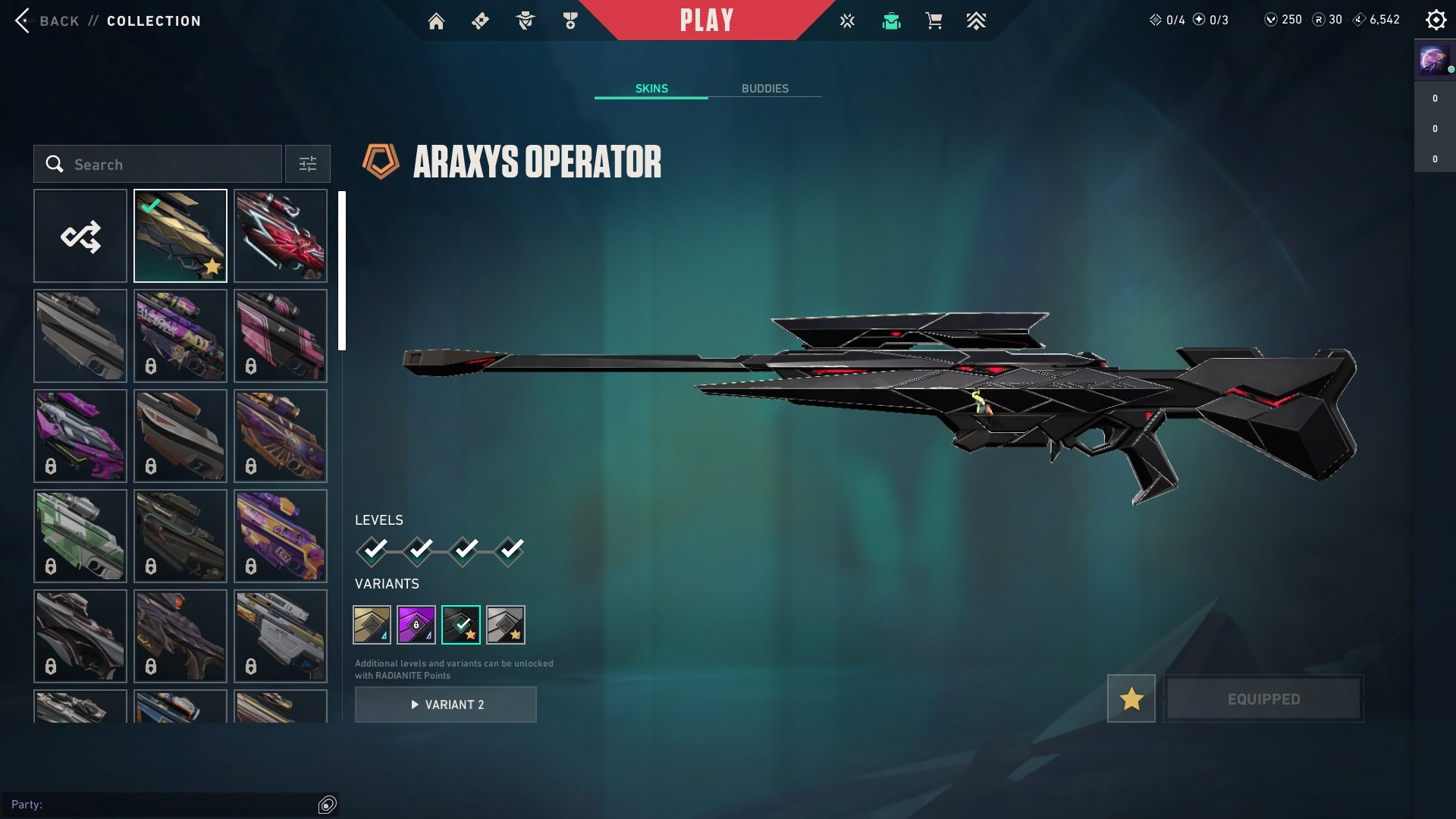Pick the gold variant swatch
This screenshot has height=819, width=1456.
pos(372,625)
